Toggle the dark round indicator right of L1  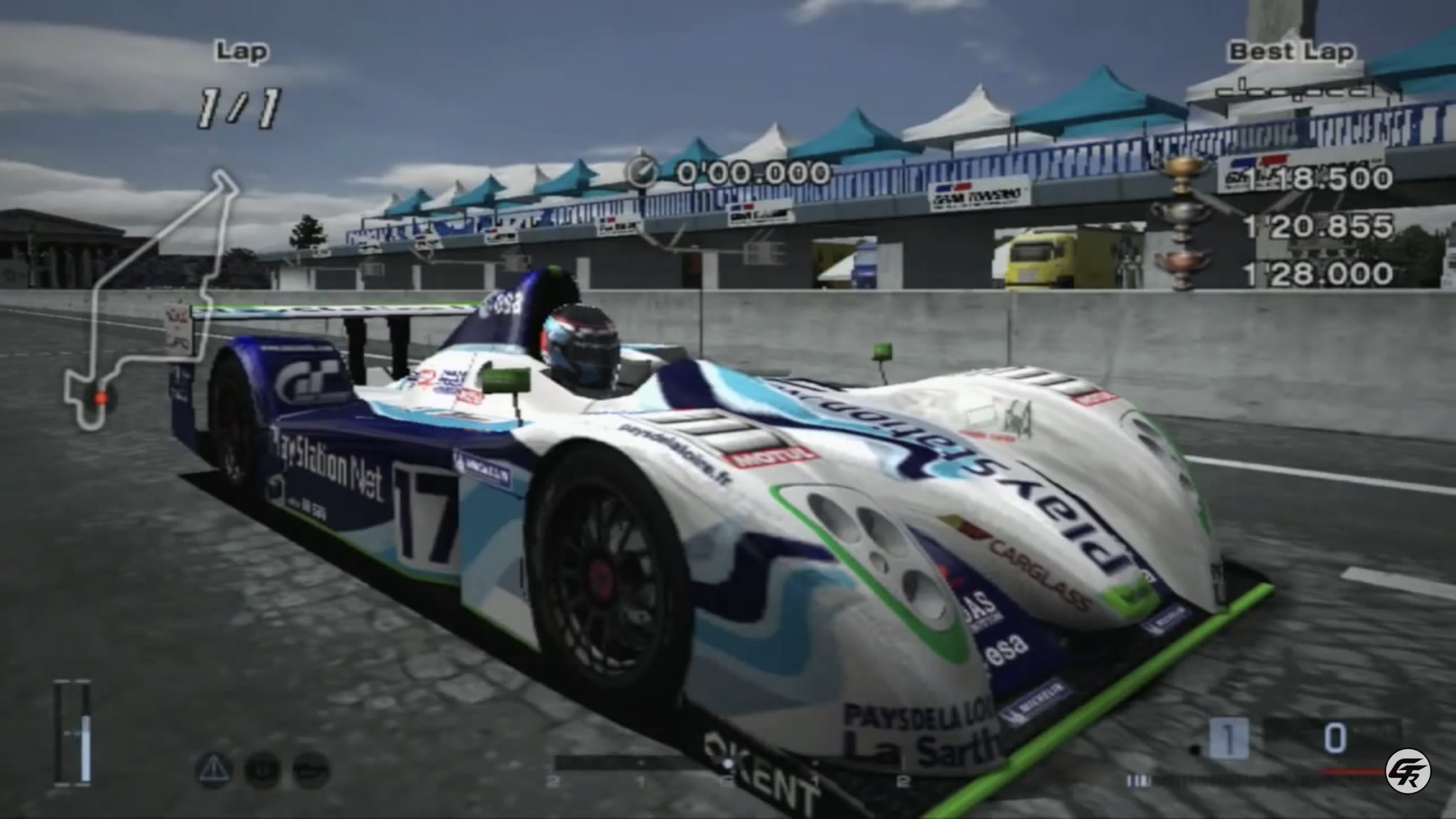311,770
